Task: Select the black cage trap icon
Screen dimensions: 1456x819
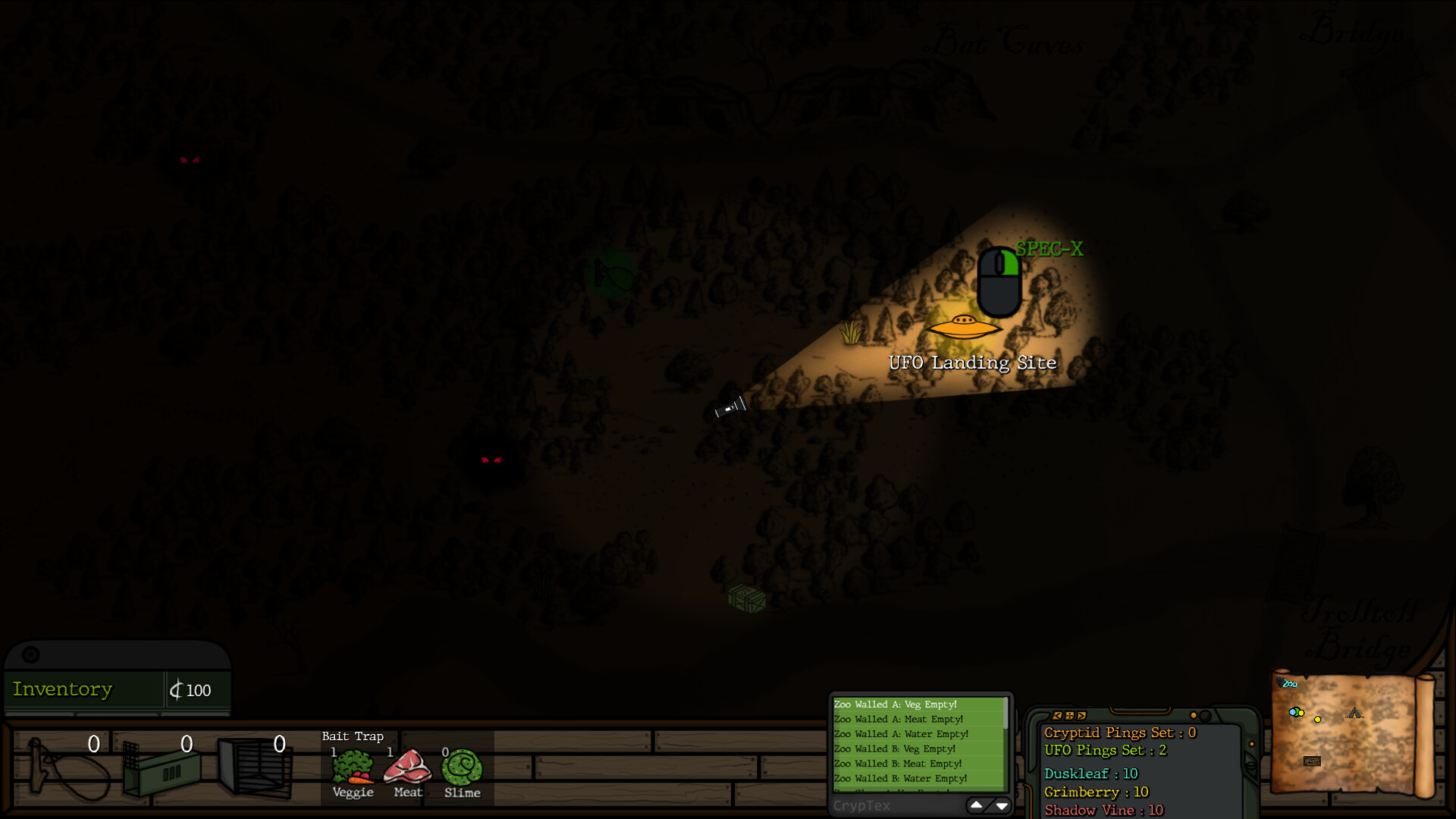Action: [256, 767]
